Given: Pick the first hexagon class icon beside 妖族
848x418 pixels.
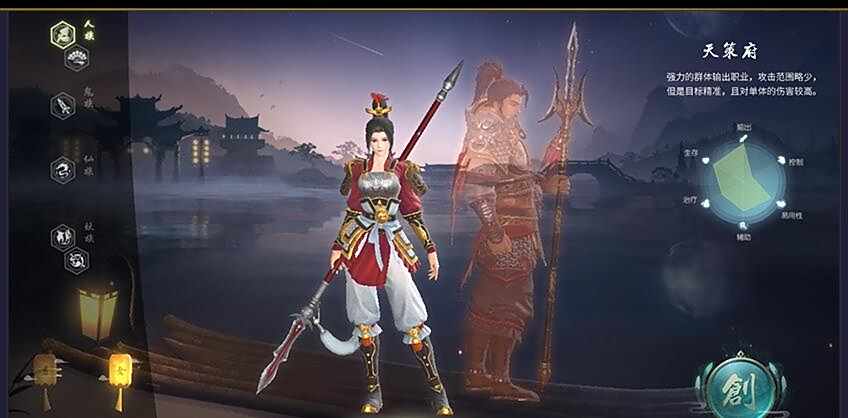Looking at the screenshot, I should (63, 237).
